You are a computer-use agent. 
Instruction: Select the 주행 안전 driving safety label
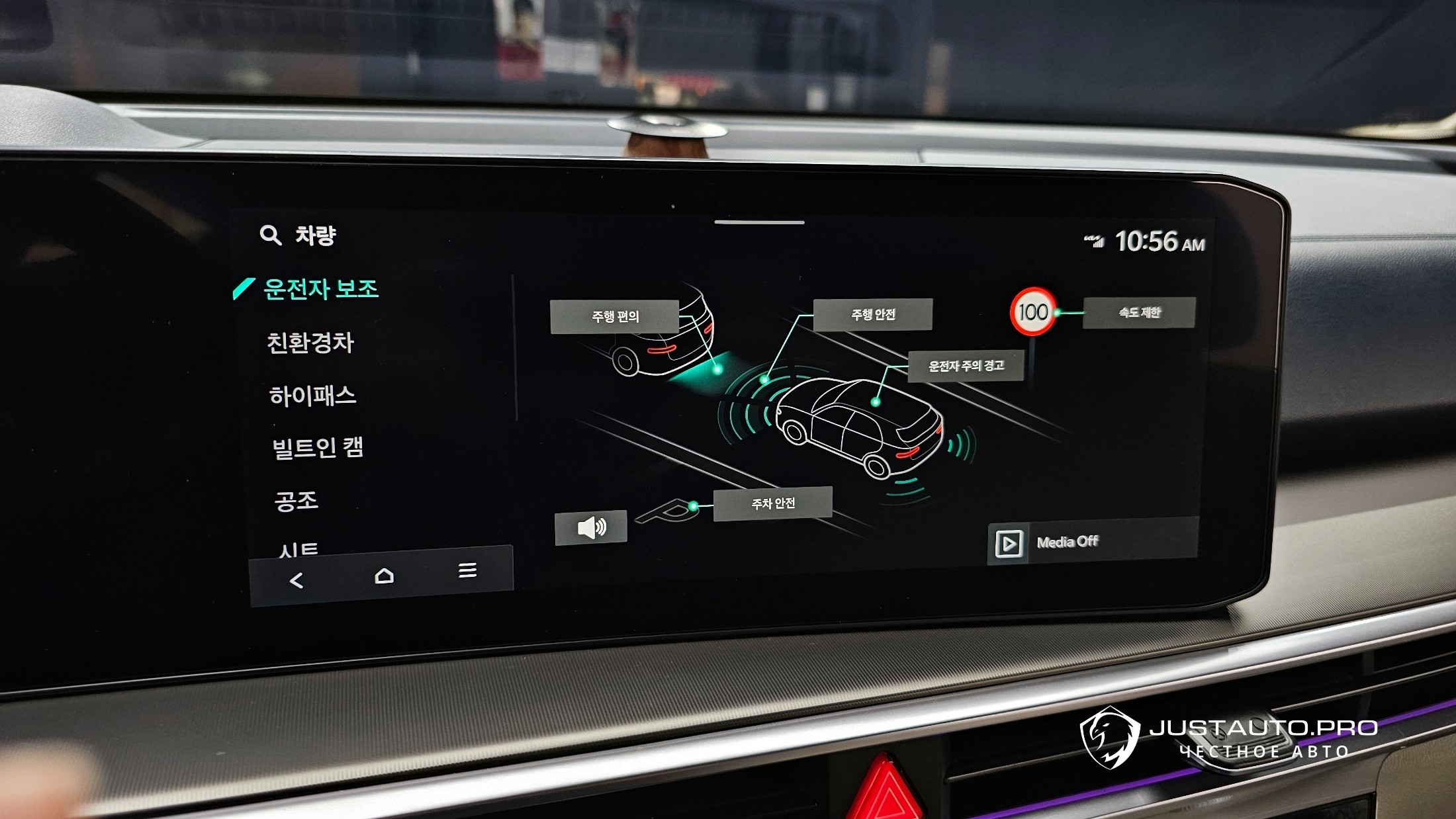(872, 315)
